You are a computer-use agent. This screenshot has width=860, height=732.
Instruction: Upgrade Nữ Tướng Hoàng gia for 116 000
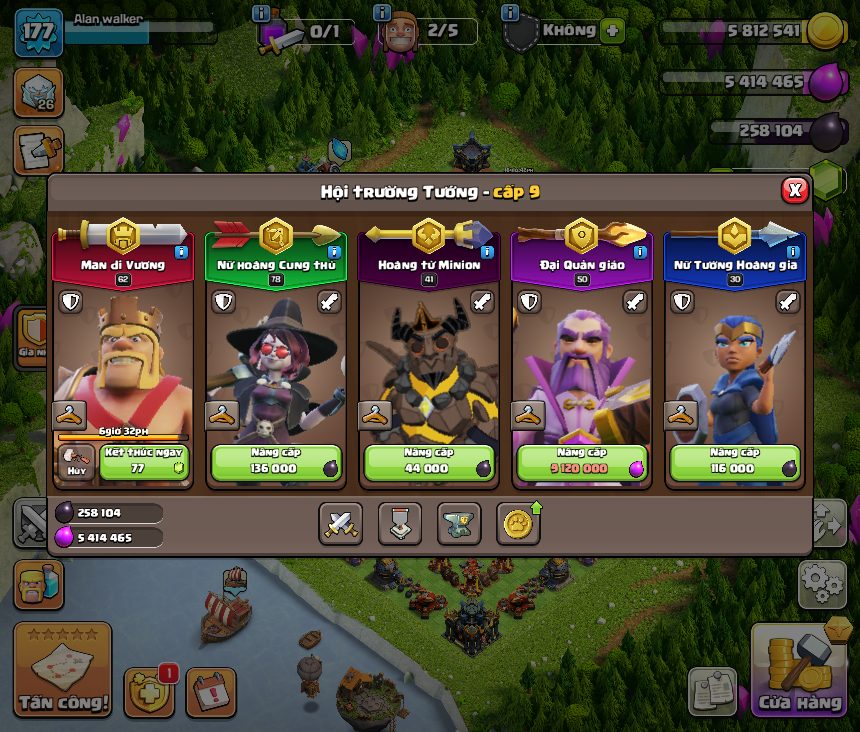[x=735, y=463]
